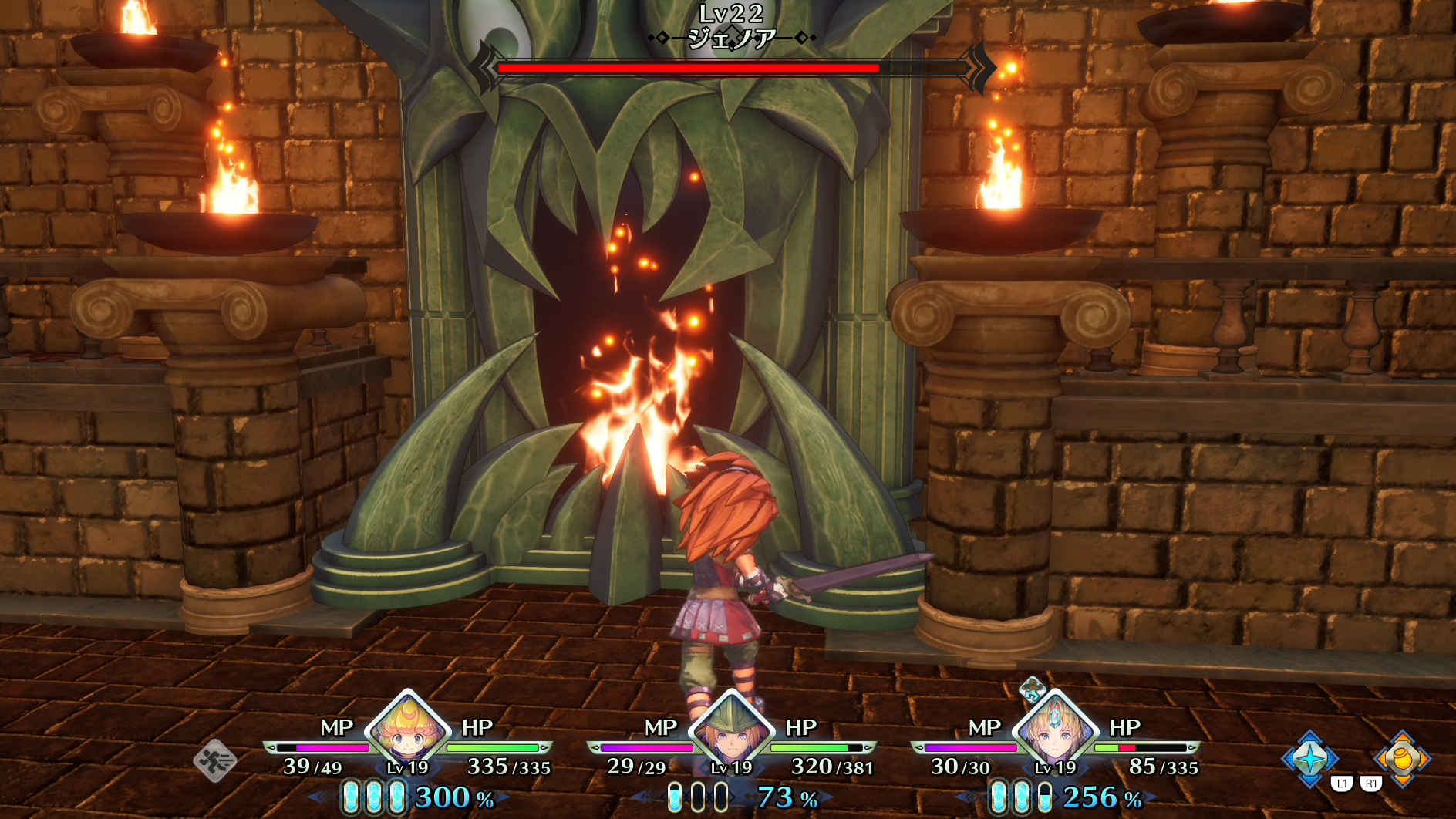This screenshot has width=1456, height=819.
Task: Select Charlotte's blonde party portrait
Action: click(408, 732)
